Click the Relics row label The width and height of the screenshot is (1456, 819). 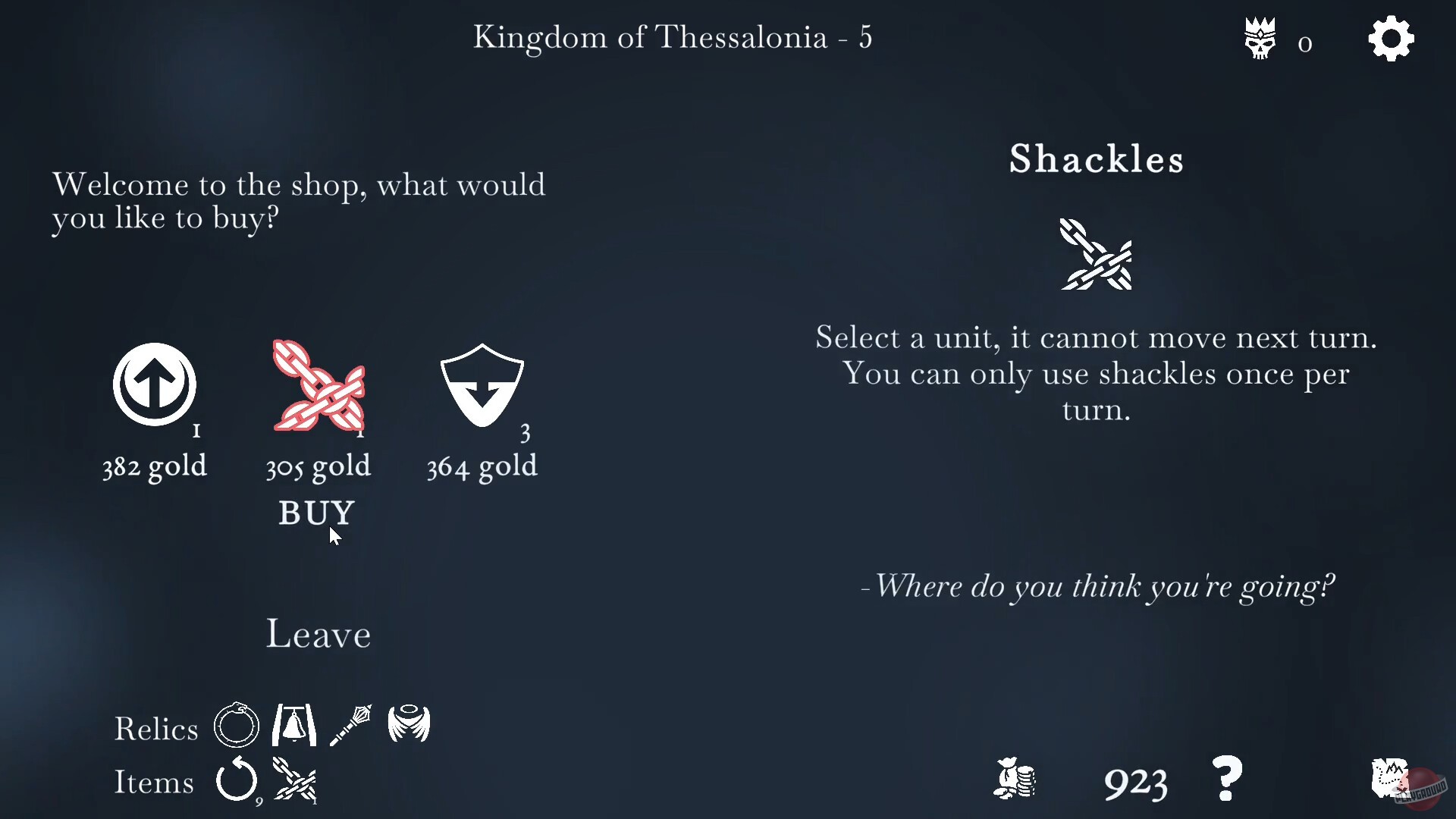tap(155, 728)
